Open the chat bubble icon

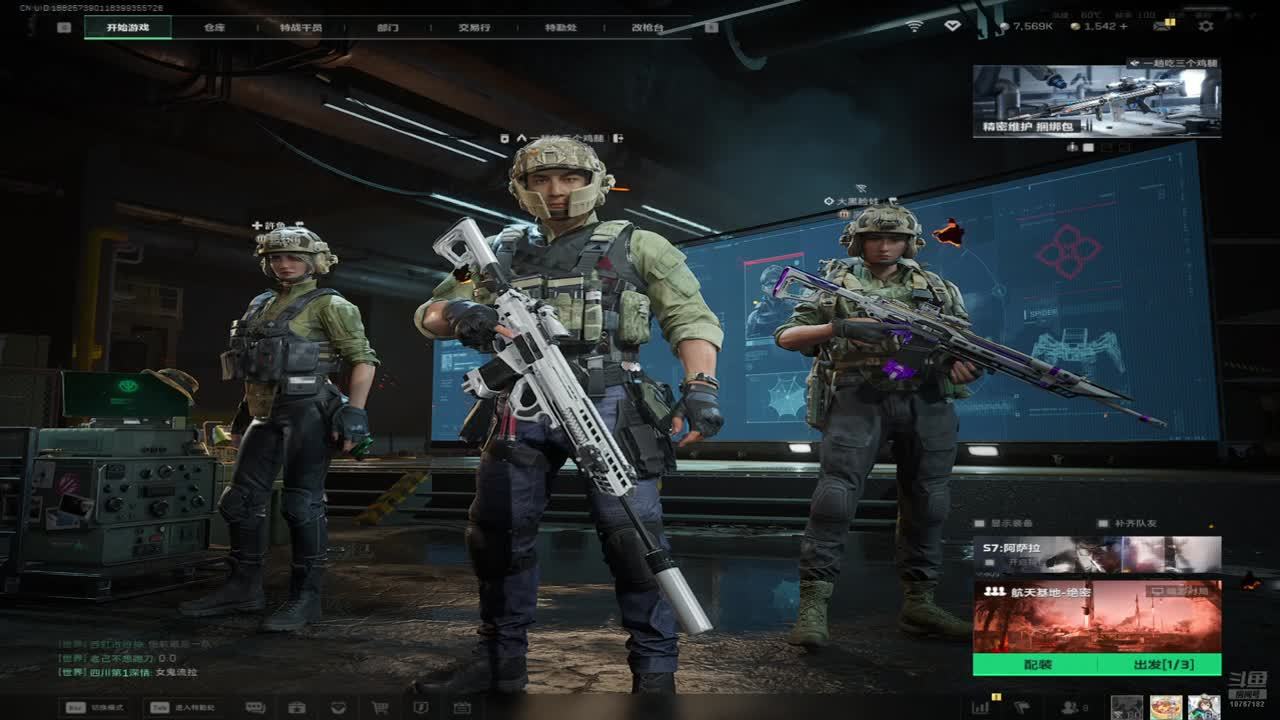[255, 707]
